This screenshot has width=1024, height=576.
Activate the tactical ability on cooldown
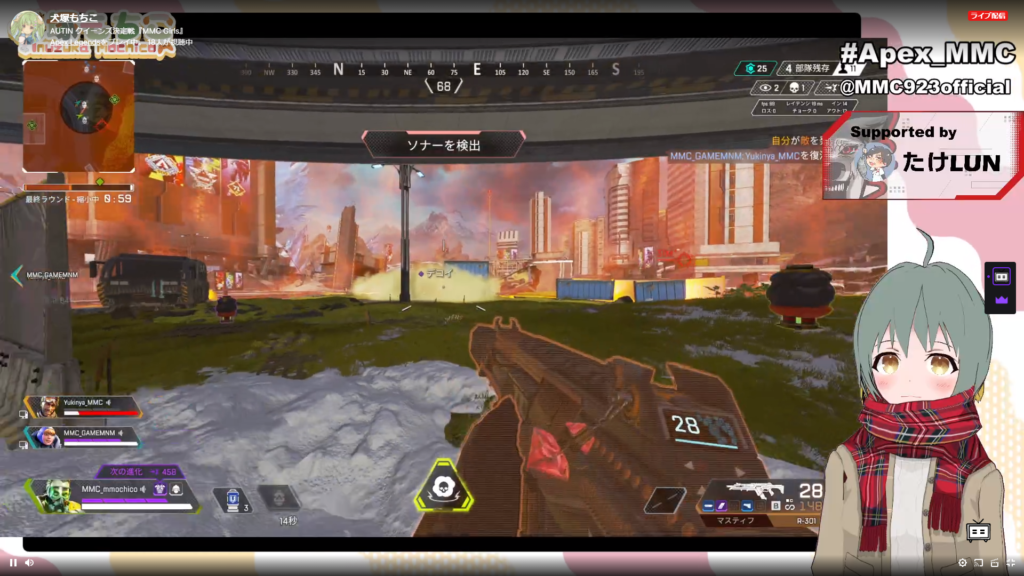click(x=279, y=496)
